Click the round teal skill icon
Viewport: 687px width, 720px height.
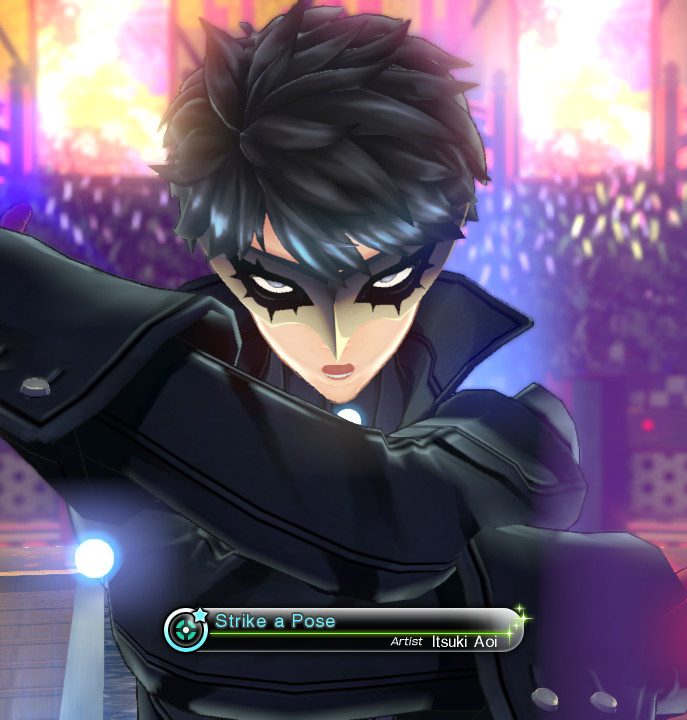coord(187,630)
